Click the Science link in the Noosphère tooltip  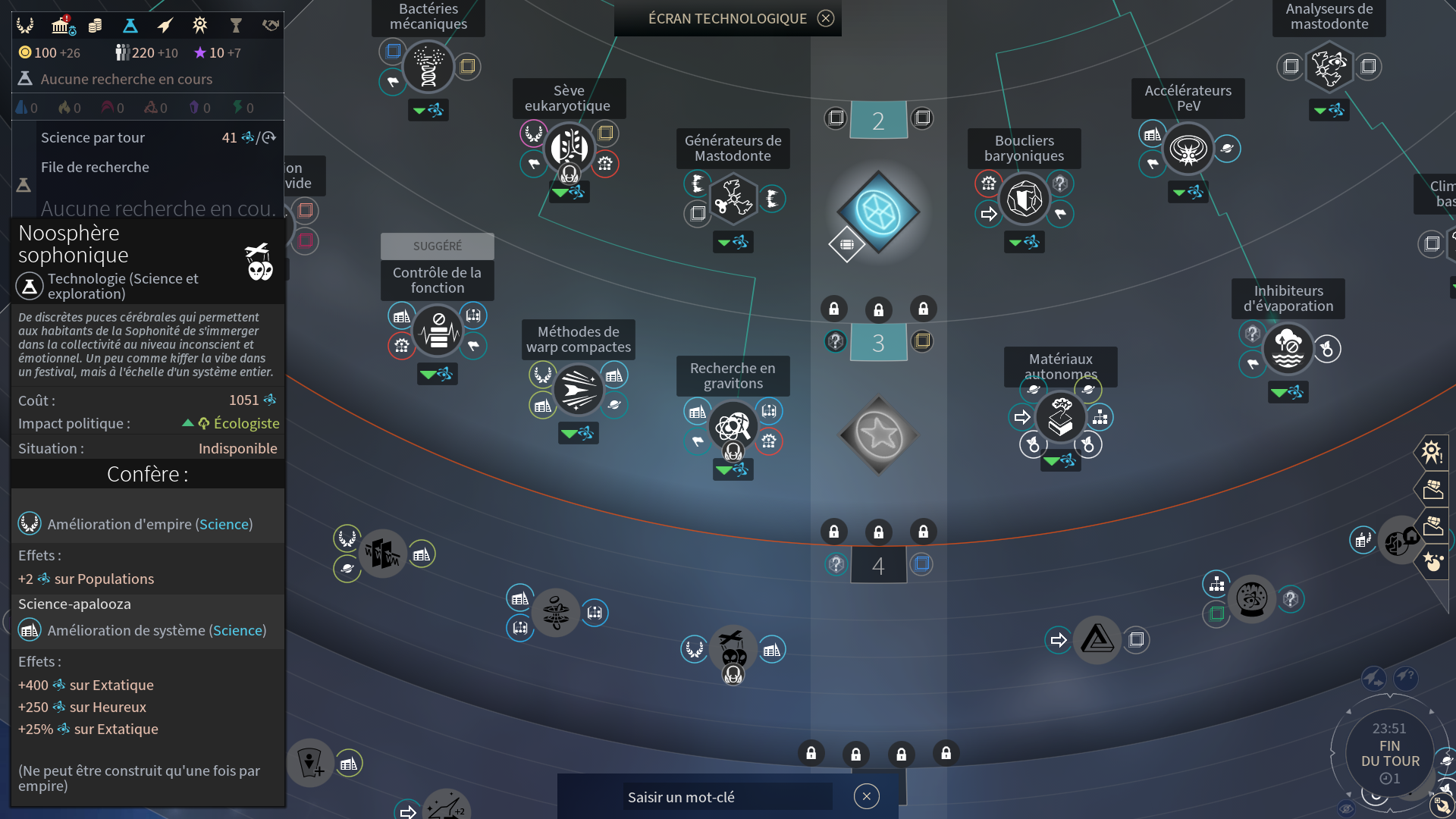click(224, 524)
